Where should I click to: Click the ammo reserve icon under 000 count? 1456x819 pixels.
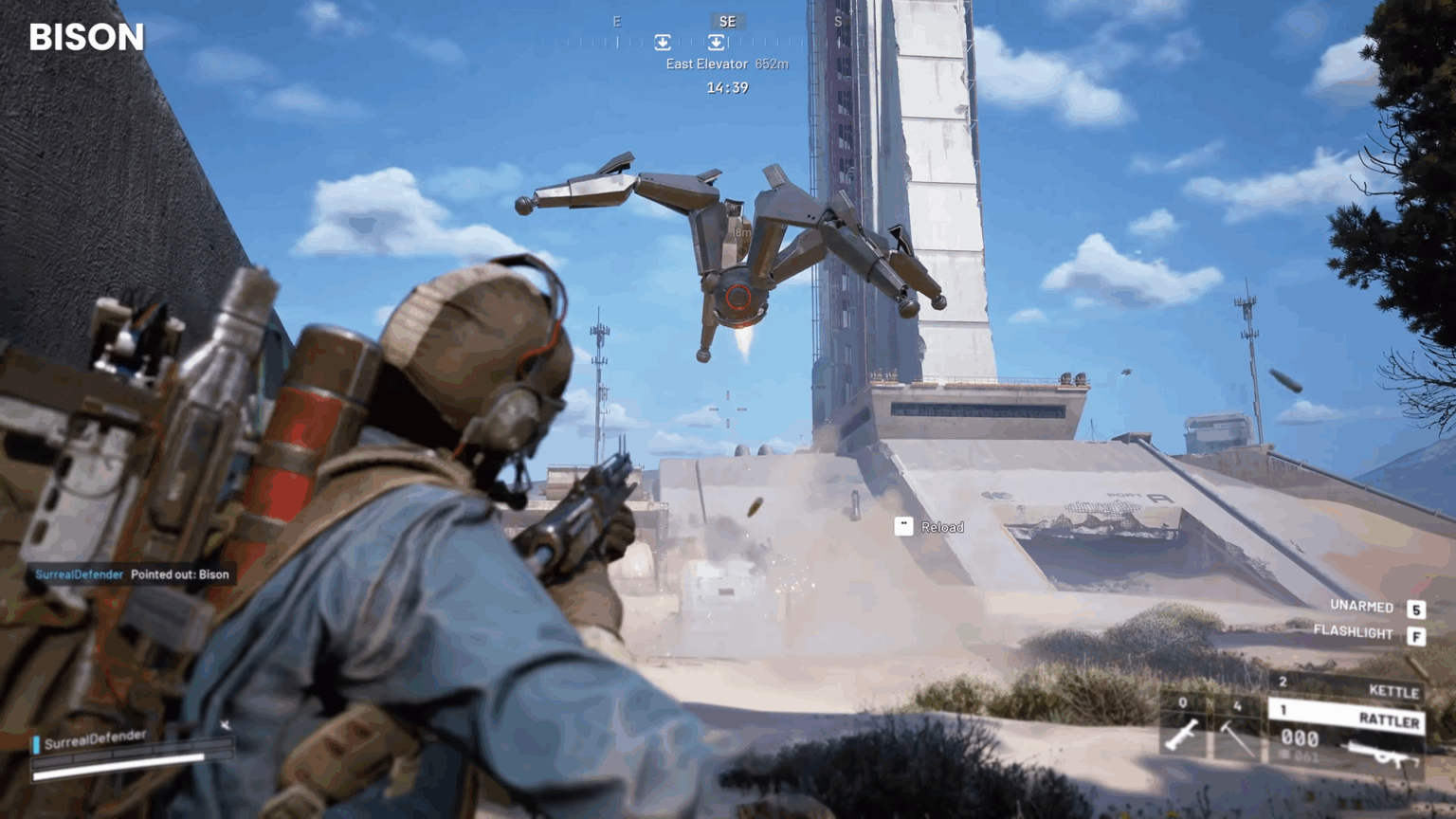tap(1284, 755)
